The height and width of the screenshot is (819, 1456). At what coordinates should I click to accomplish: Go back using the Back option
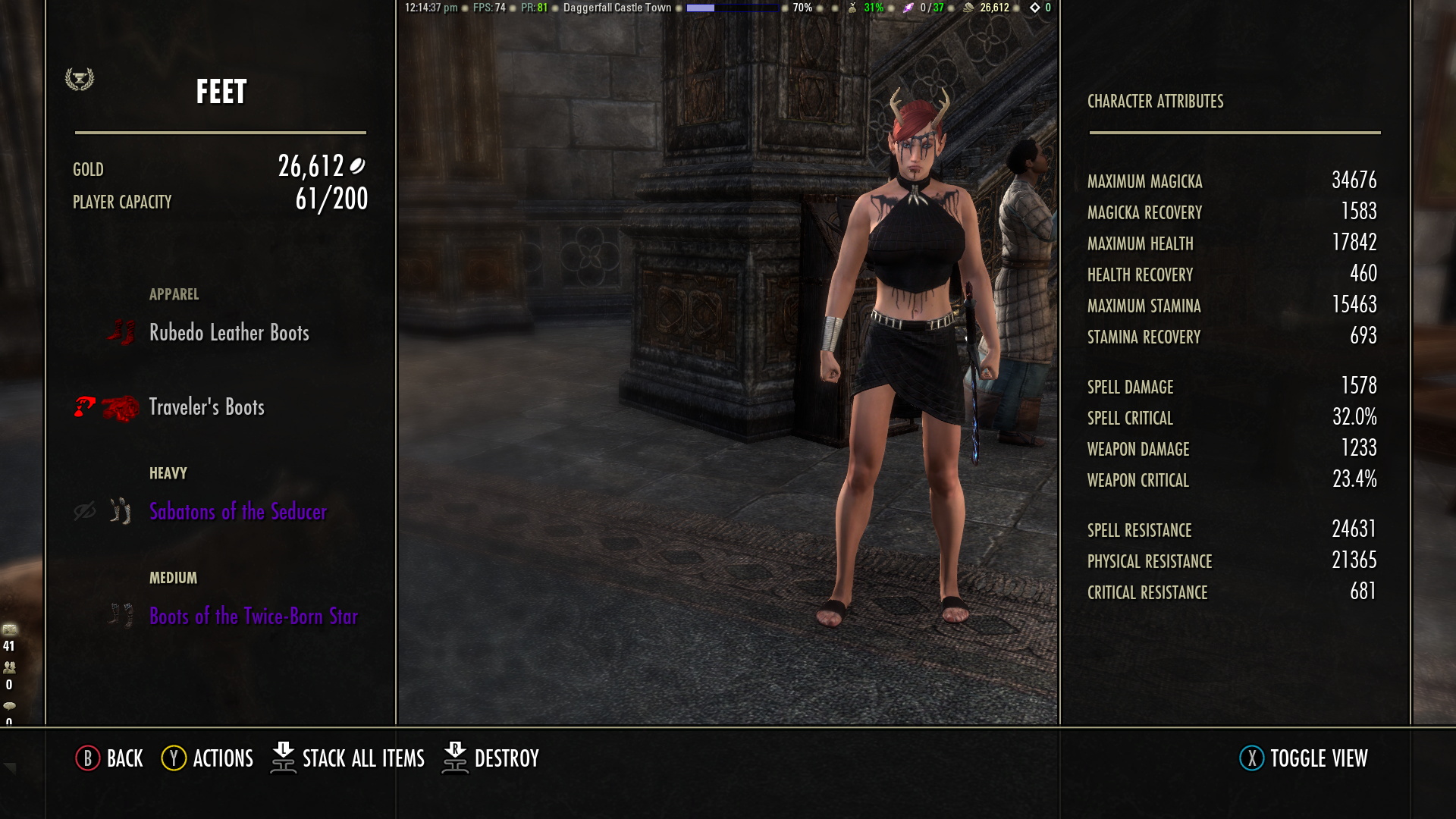[110, 758]
